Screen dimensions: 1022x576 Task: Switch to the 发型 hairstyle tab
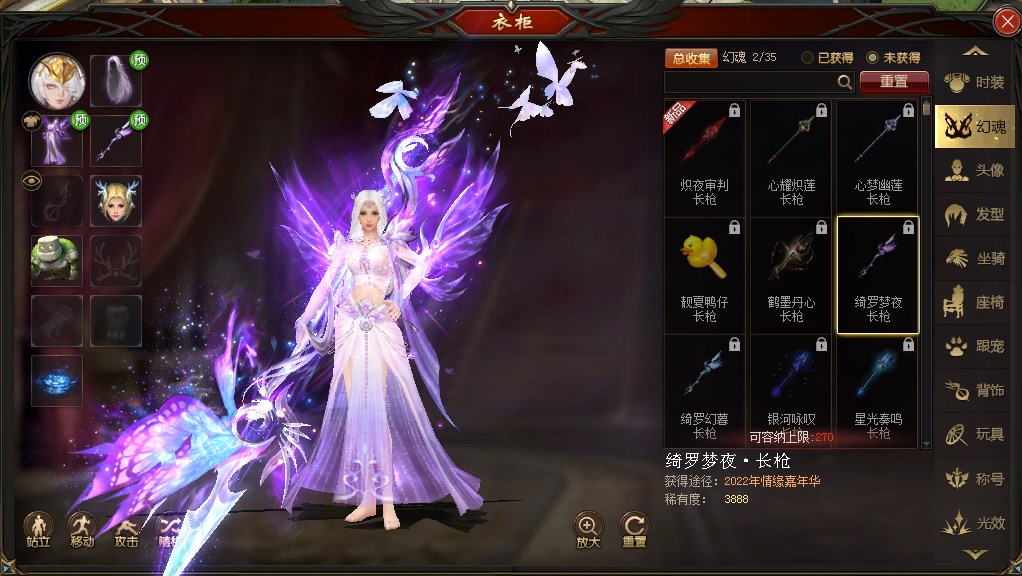pos(975,214)
